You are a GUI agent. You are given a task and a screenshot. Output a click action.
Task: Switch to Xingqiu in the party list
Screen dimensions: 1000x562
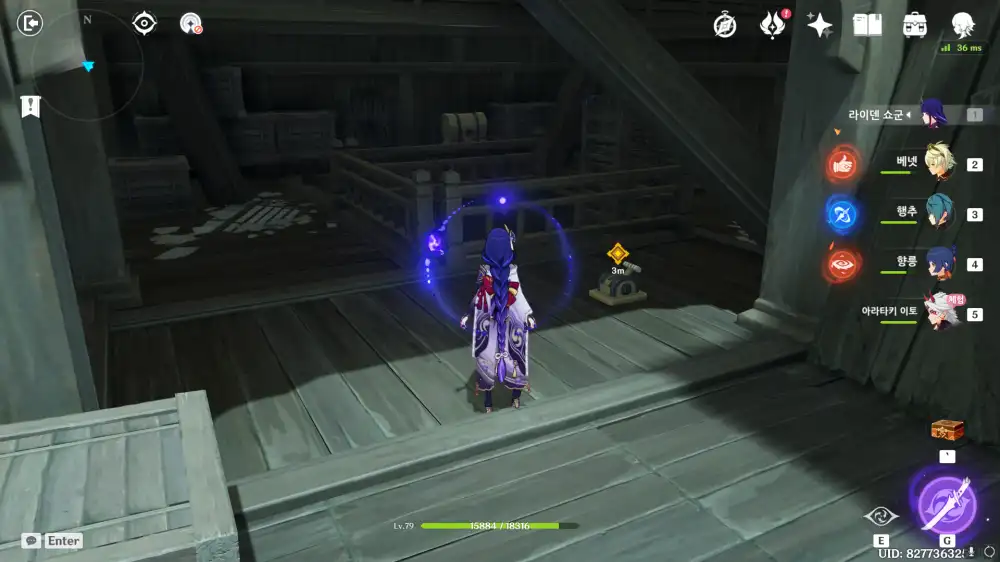(937, 213)
